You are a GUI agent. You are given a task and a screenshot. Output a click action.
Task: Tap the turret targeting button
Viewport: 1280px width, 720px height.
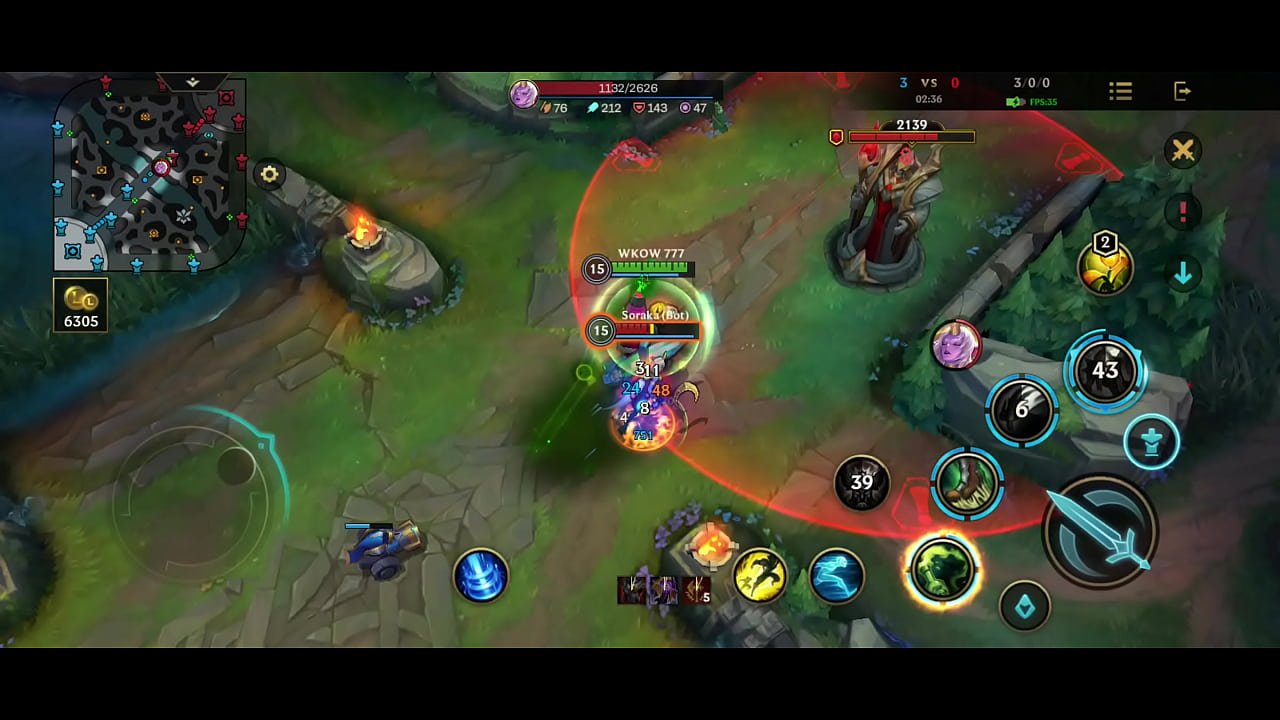click(1151, 442)
